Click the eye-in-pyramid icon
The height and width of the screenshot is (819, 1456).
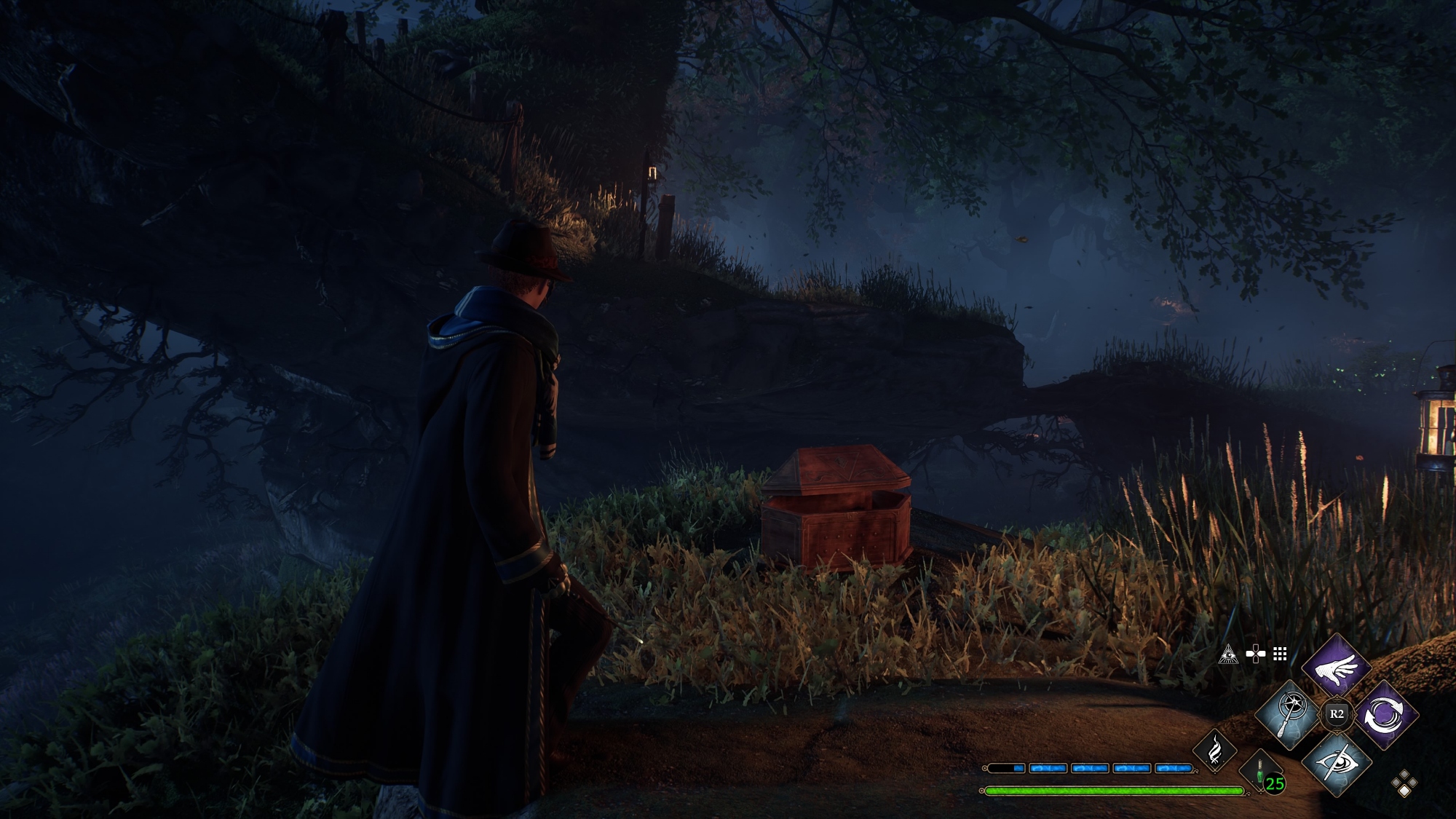click(1228, 654)
